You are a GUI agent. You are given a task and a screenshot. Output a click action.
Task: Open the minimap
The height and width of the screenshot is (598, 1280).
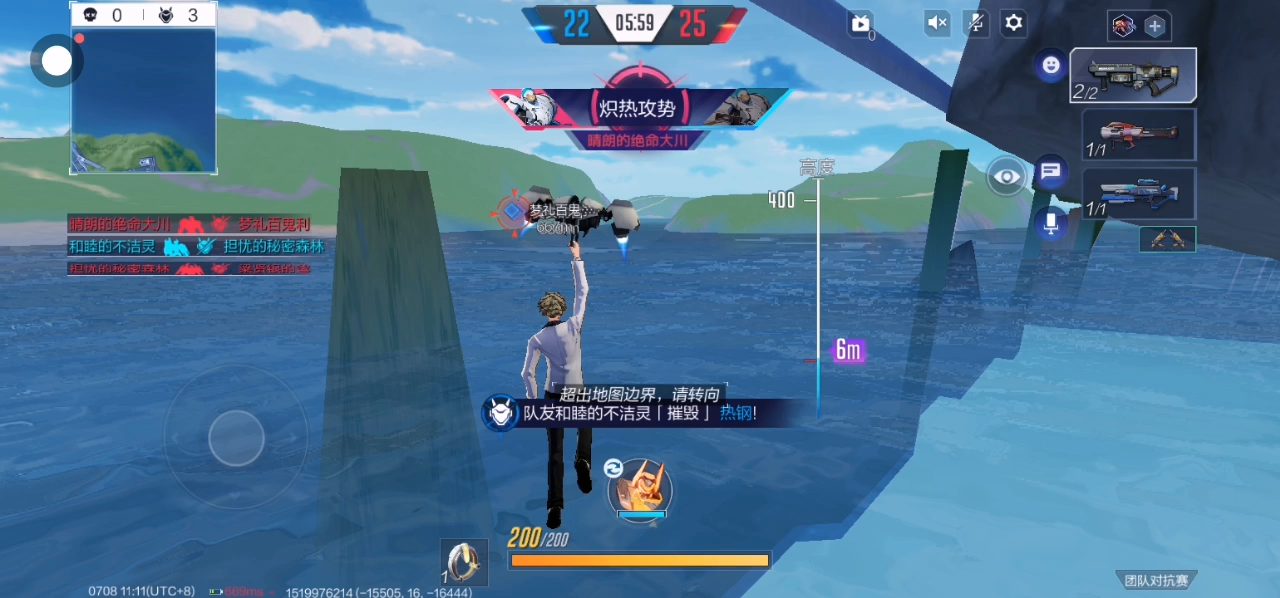(143, 101)
